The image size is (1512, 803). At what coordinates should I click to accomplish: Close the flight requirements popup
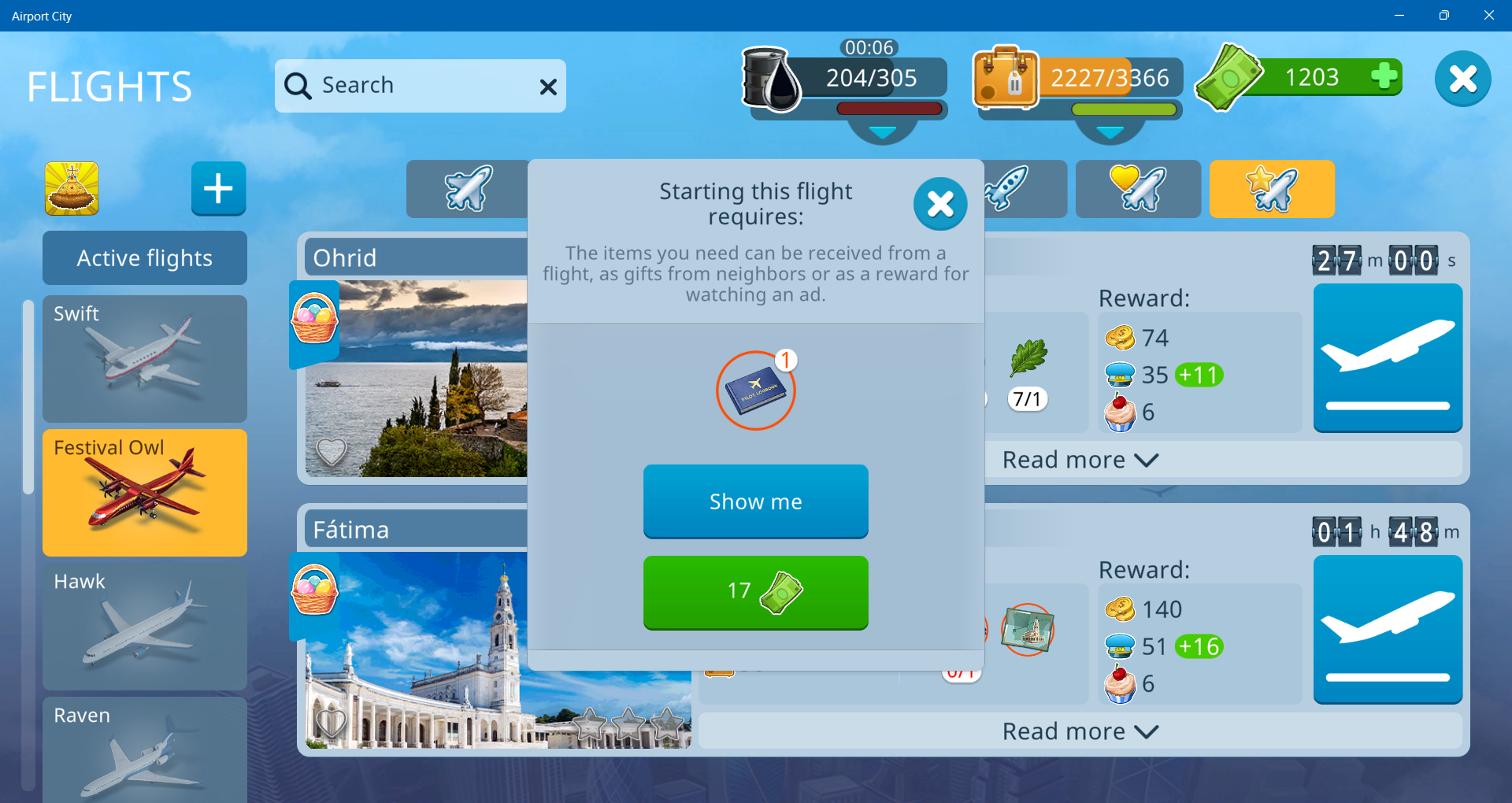tap(940, 205)
